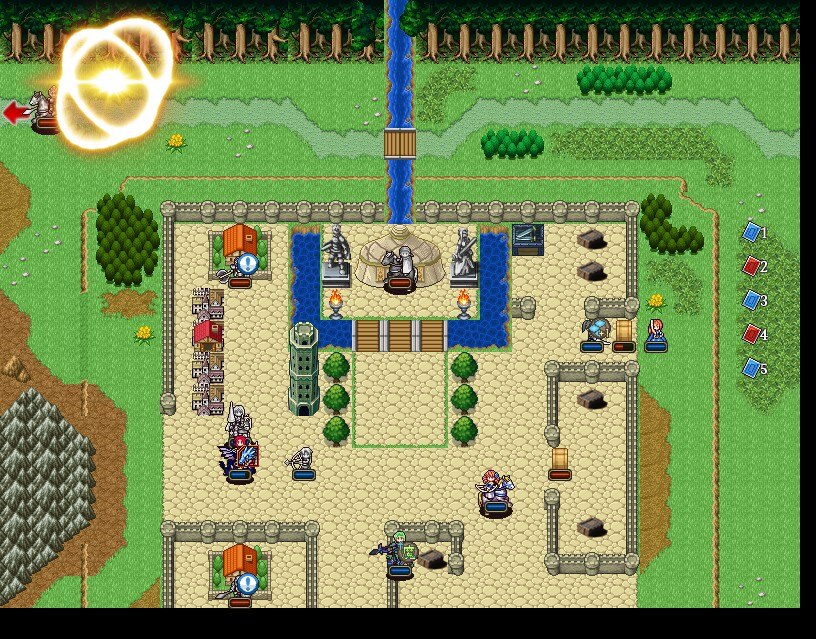Choose the red-haired wyvern rider unit
This screenshot has height=639, width=816.
[x=239, y=455]
